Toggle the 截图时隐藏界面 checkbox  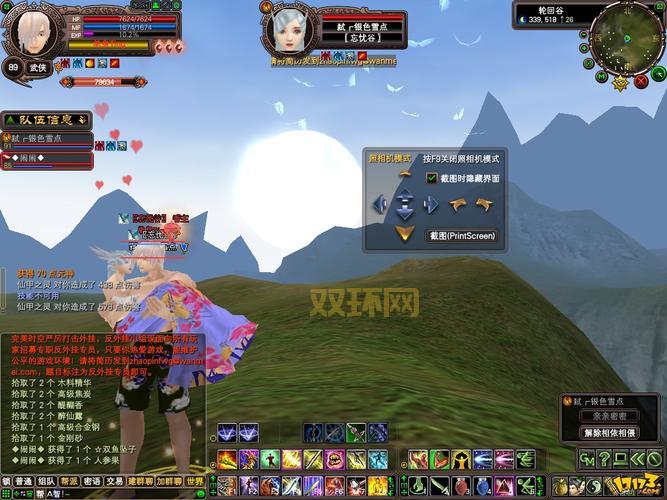point(432,178)
